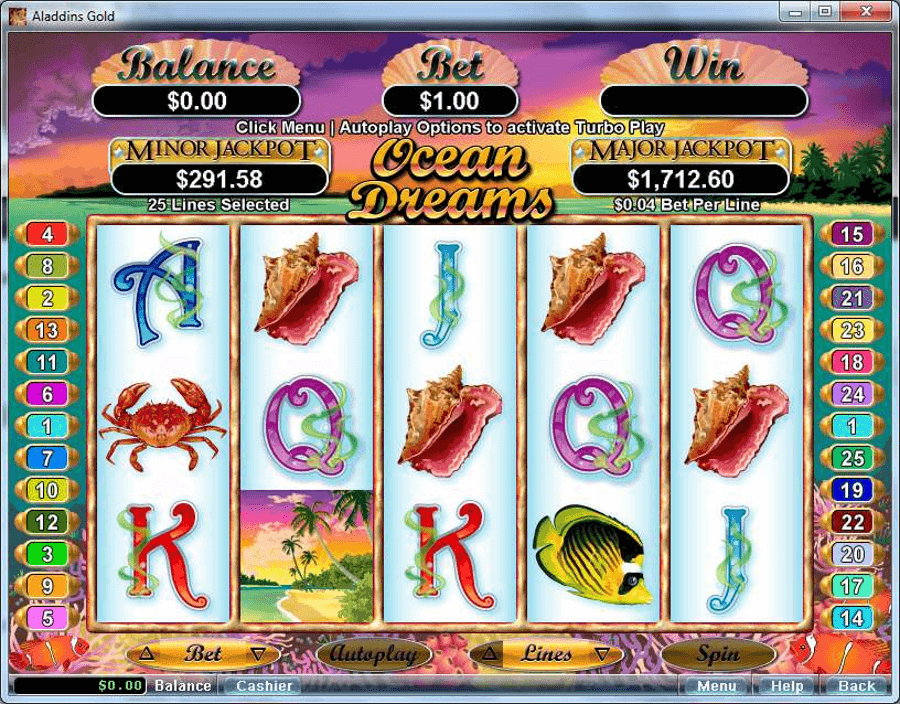
Task: Pick payline number 22
Action: click(x=852, y=522)
